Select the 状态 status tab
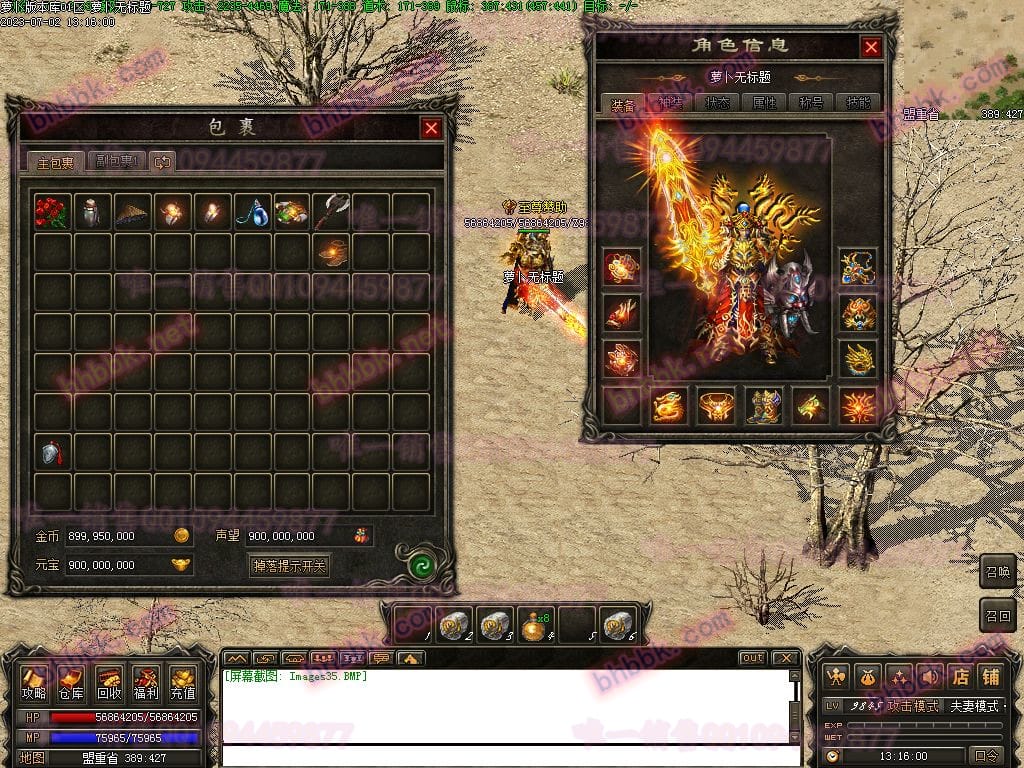Viewport: 1024px width, 768px height. pyautogui.click(x=717, y=103)
